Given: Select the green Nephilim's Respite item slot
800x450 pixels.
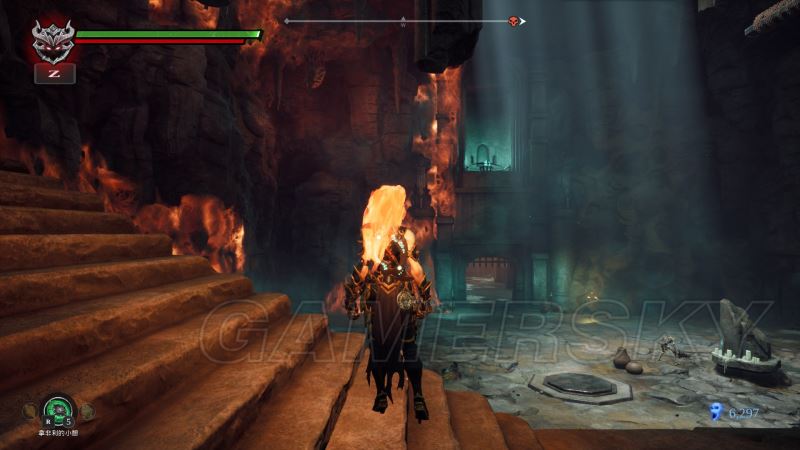Looking at the screenshot, I should pos(59,408).
